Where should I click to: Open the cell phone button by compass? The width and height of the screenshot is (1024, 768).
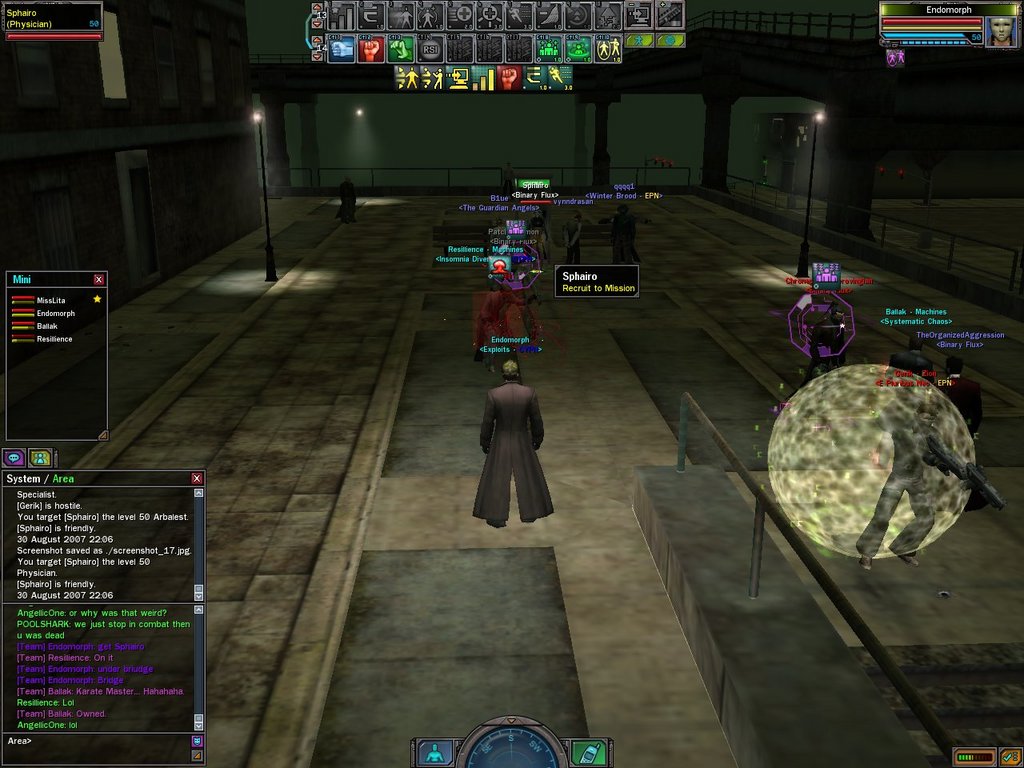(587, 752)
